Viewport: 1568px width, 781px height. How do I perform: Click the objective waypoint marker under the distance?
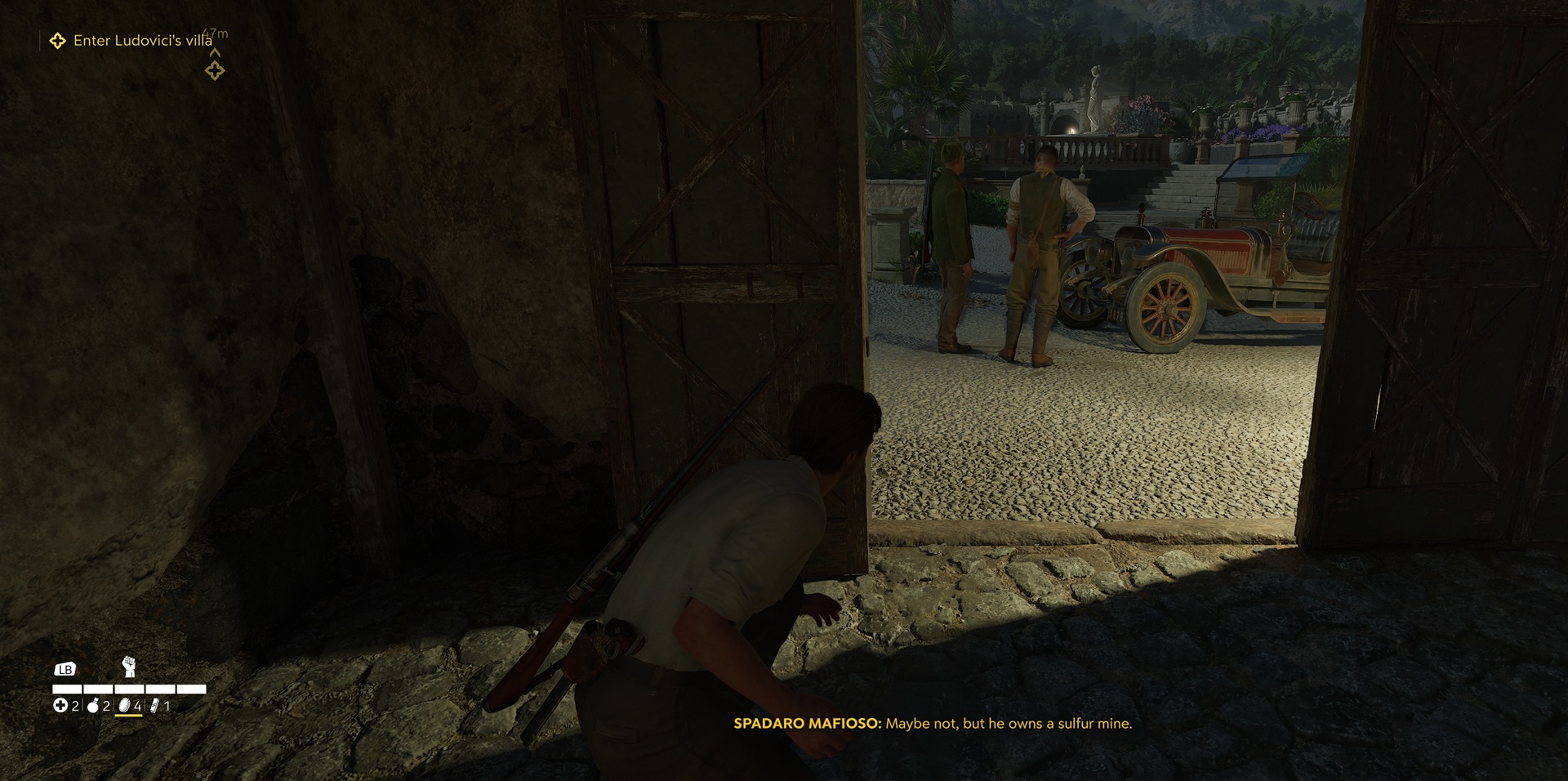point(215,71)
